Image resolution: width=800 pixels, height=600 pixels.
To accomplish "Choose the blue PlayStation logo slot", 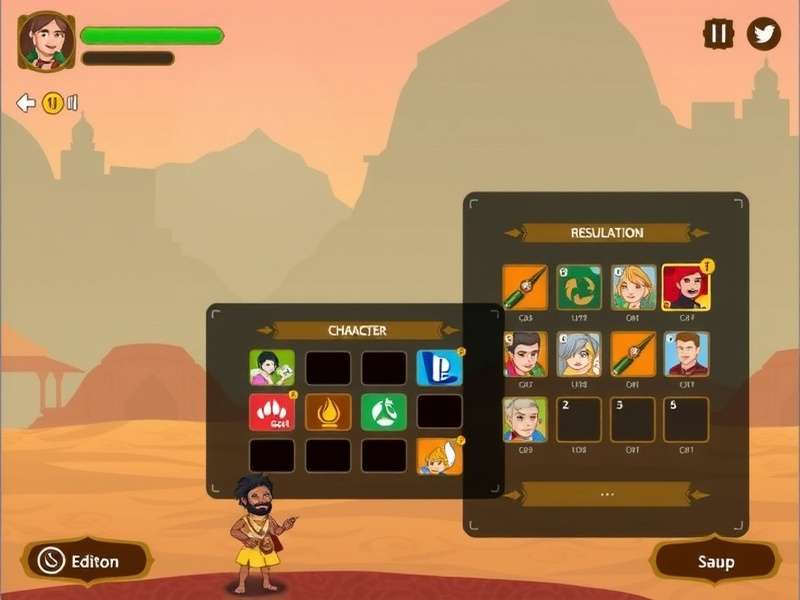I will [439, 368].
